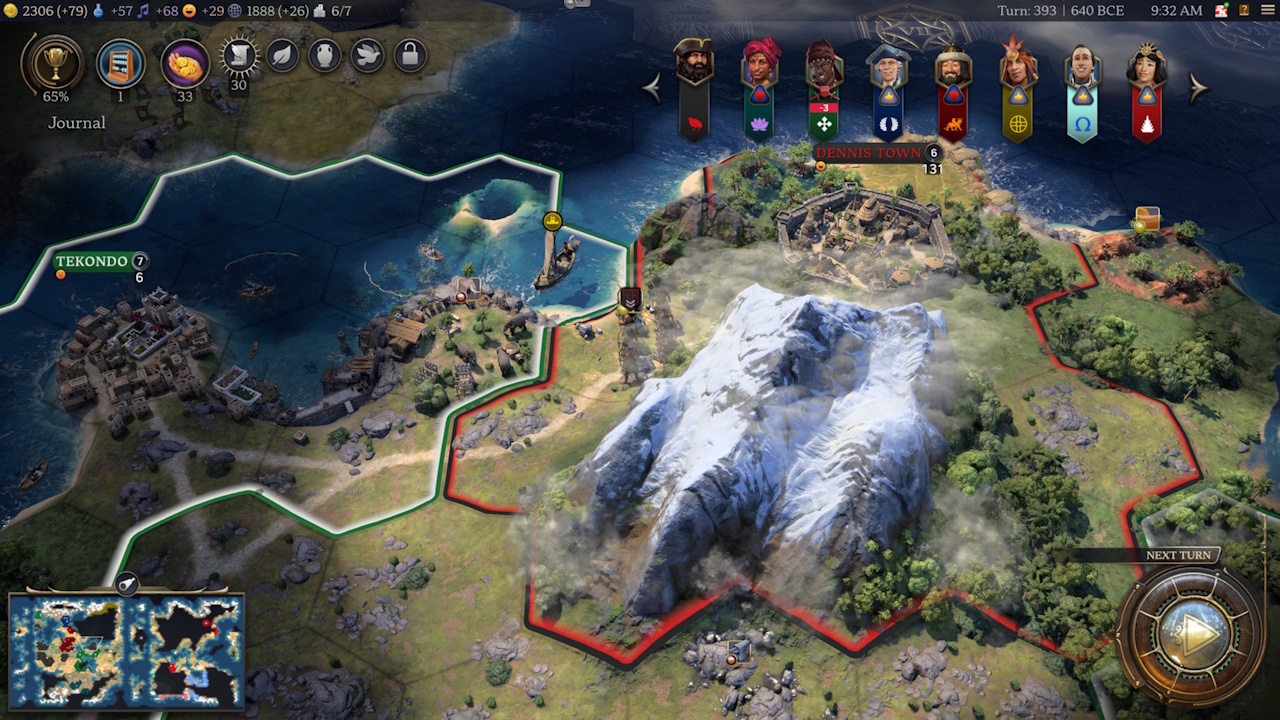This screenshot has width=1280, height=720.
Task: Click the amphora goods icon
Action: (325, 57)
